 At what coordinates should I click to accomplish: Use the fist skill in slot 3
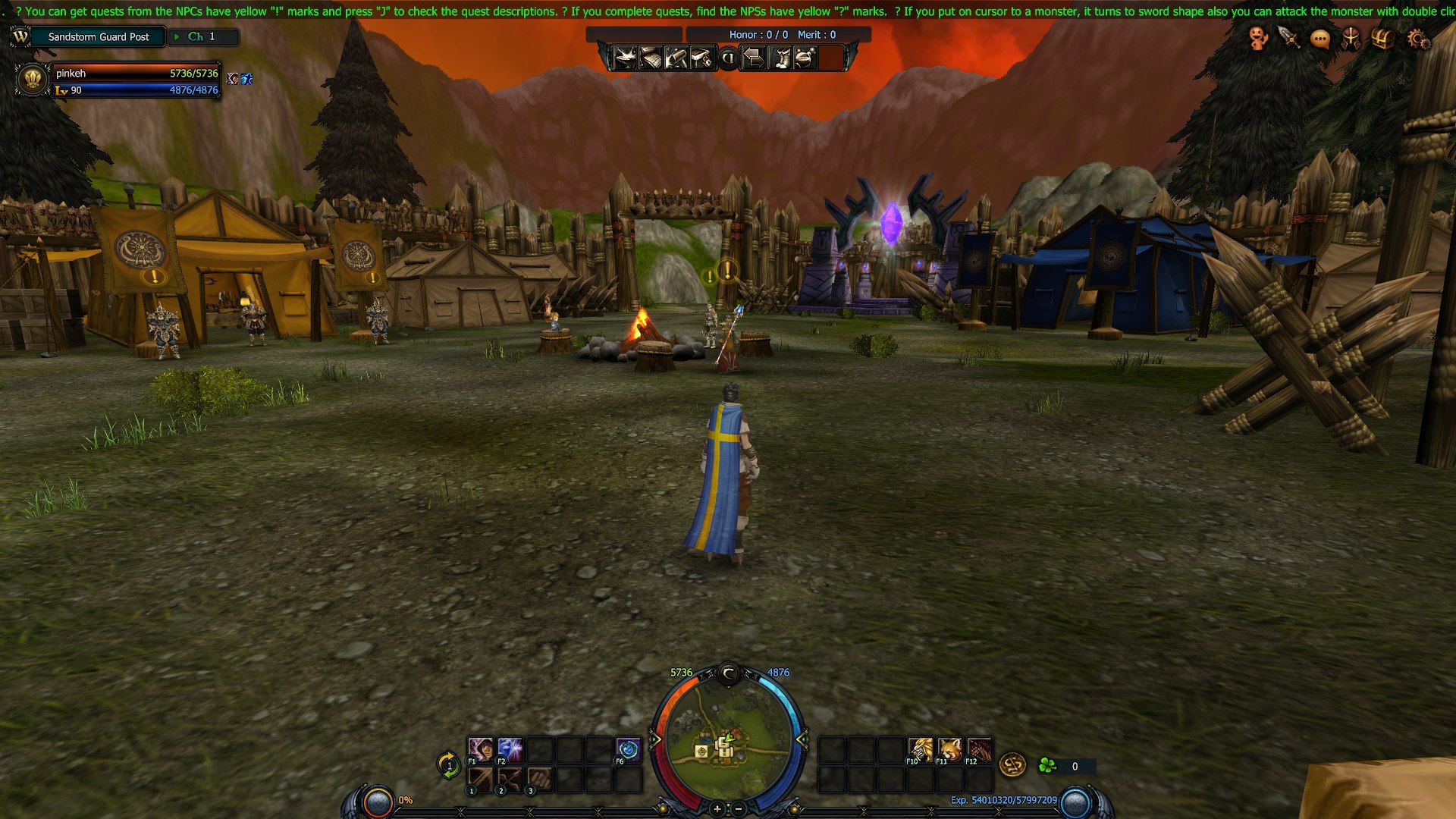[539, 780]
